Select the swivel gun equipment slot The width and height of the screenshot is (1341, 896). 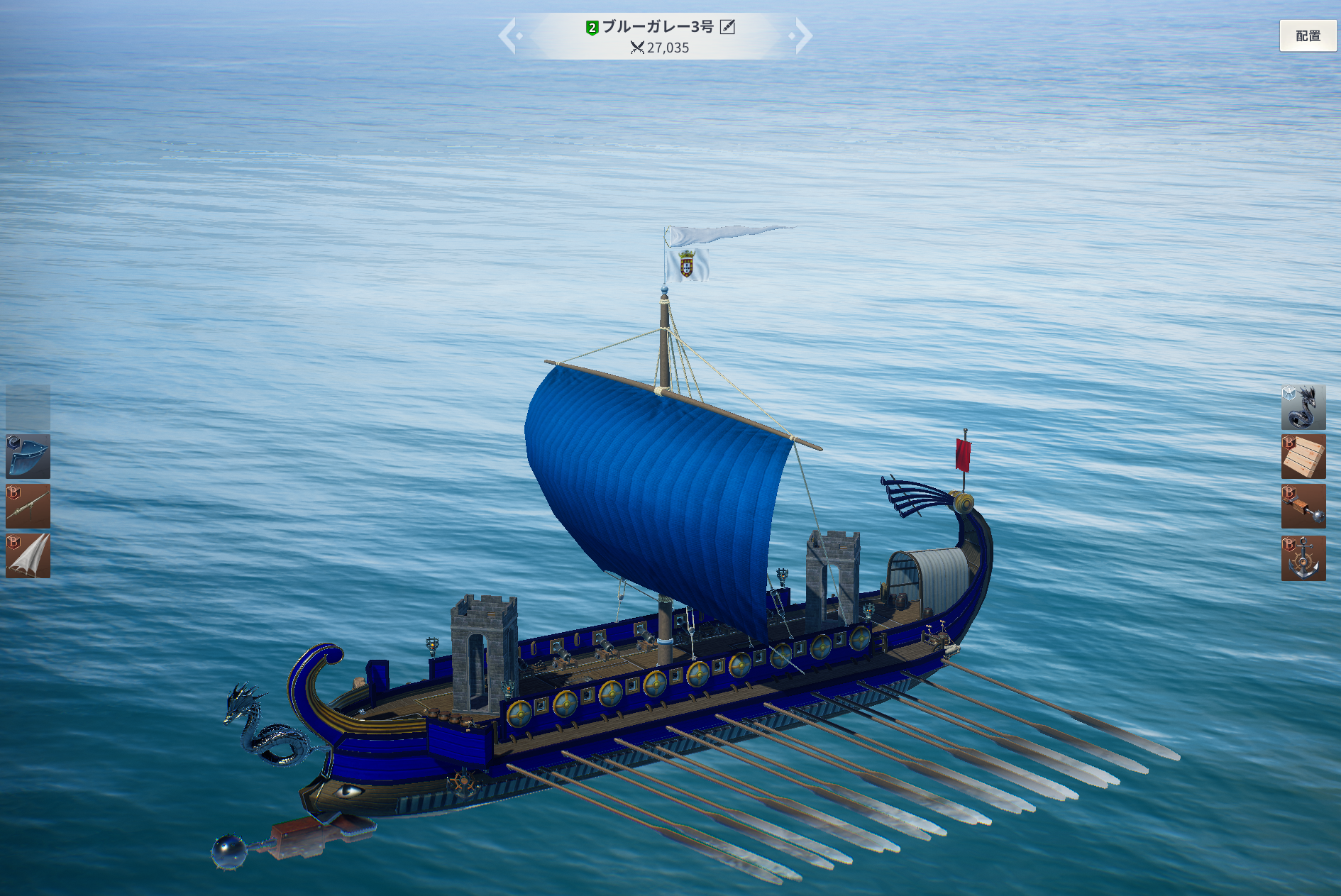[x=28, y=507]
